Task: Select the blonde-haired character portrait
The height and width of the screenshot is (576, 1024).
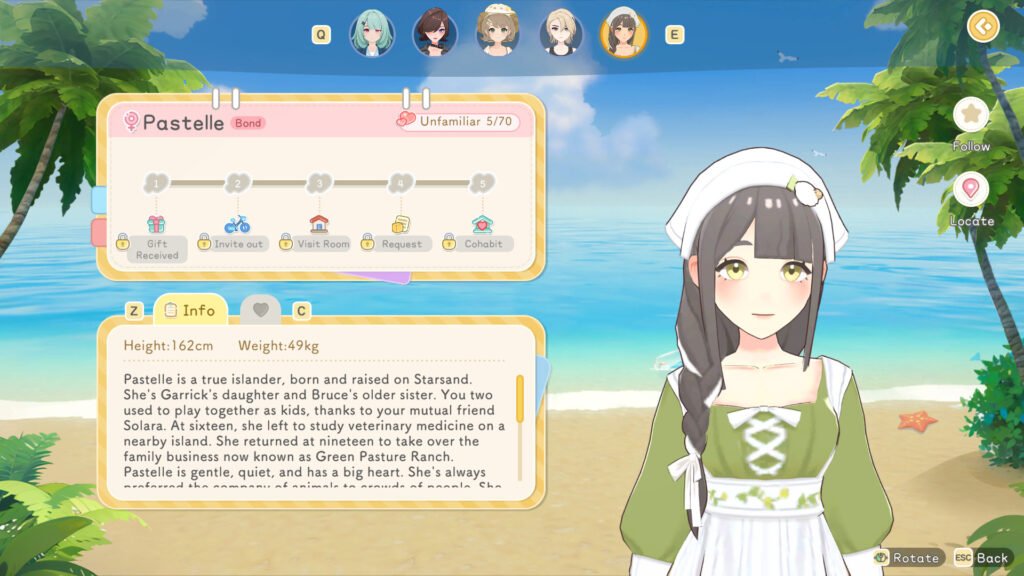Action: (561, 34)
